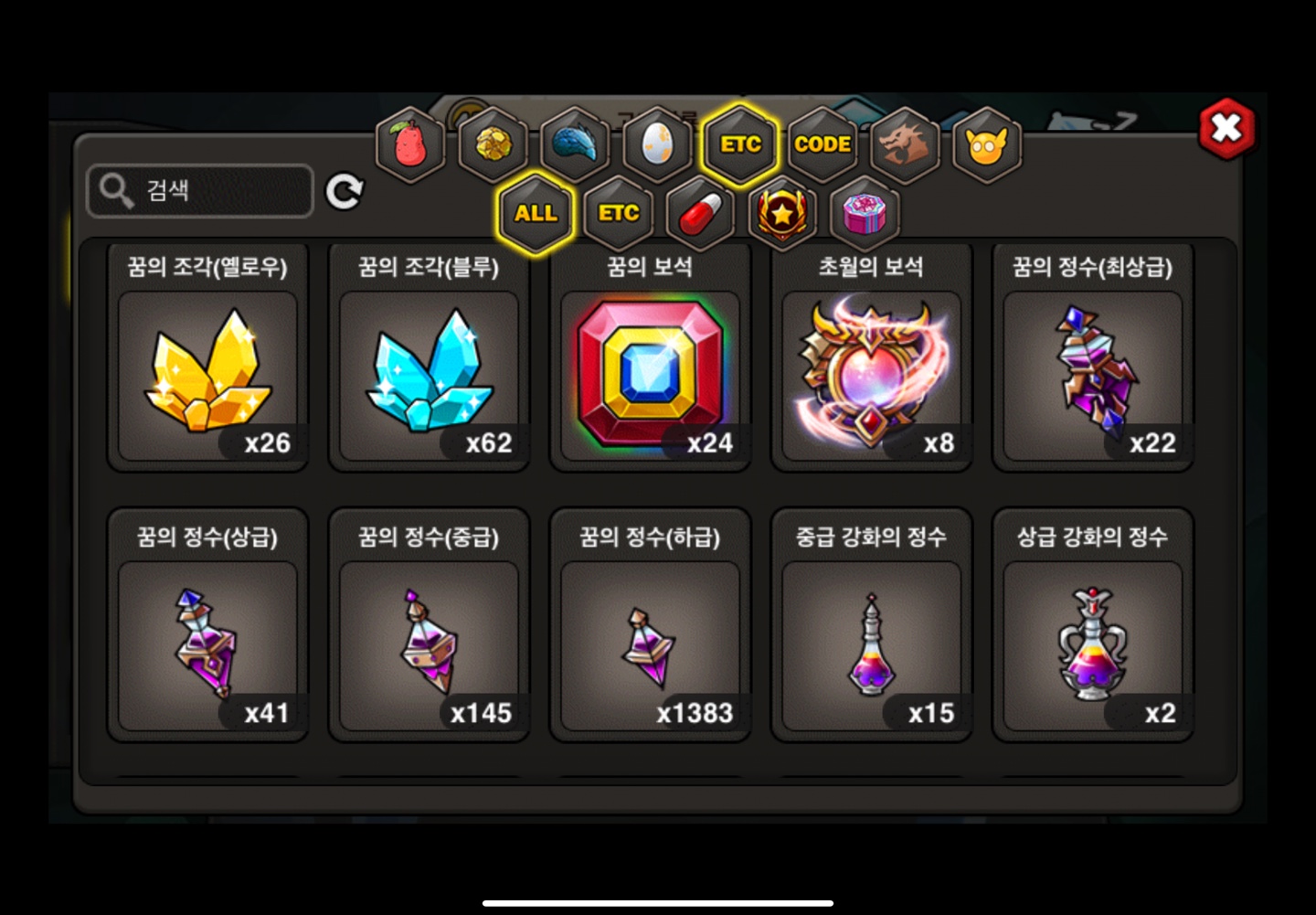Filter by the red-white capsule tab
1316x915 pixels.
(x=701, y=214)
